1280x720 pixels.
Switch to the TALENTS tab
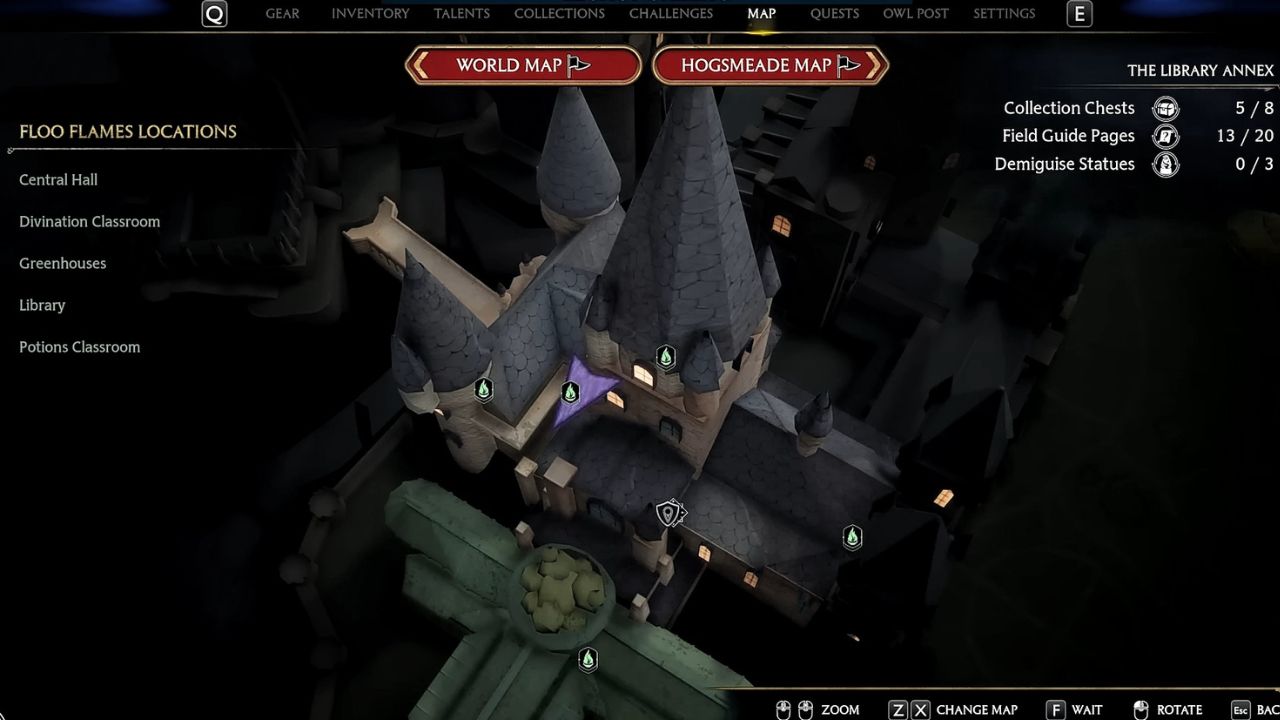click(x=462, y=13)
